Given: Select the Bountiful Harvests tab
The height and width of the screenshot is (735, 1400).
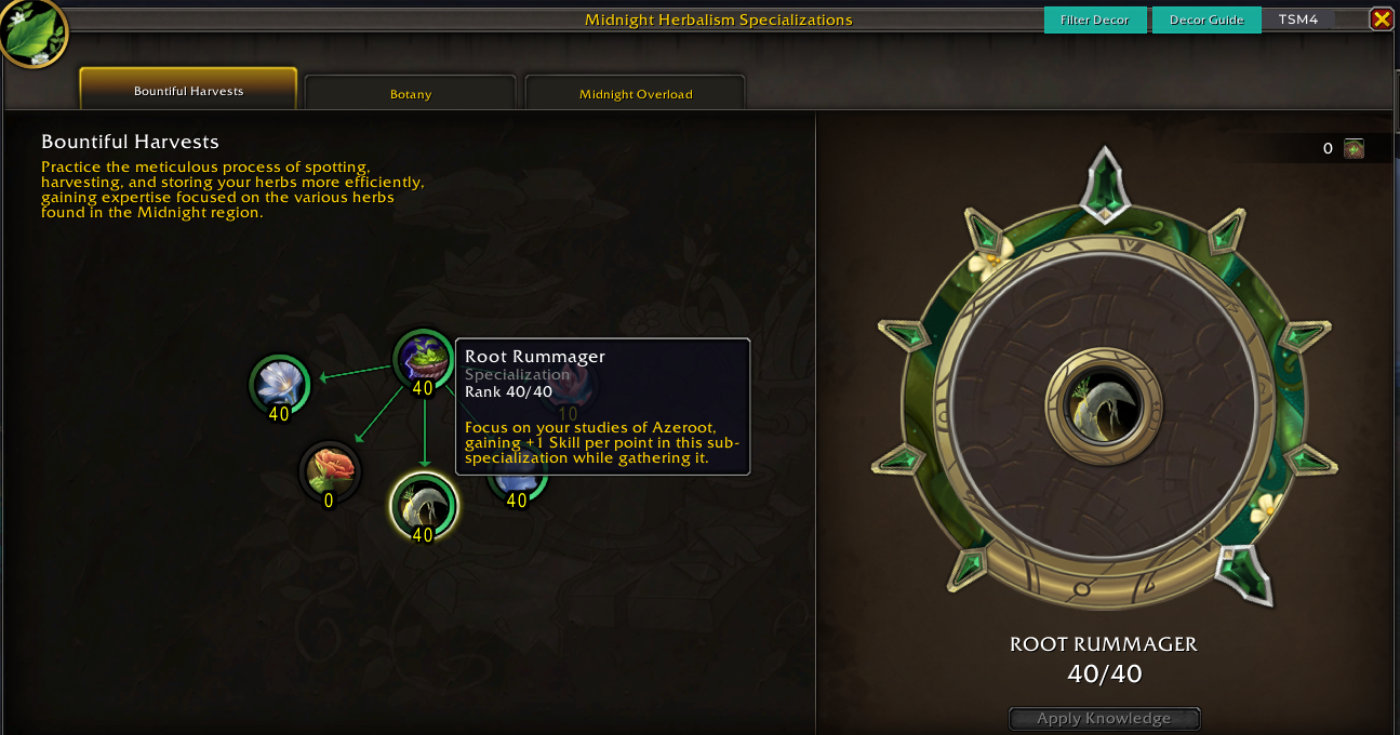Looking at the screenshot, I should click(188, 90).
